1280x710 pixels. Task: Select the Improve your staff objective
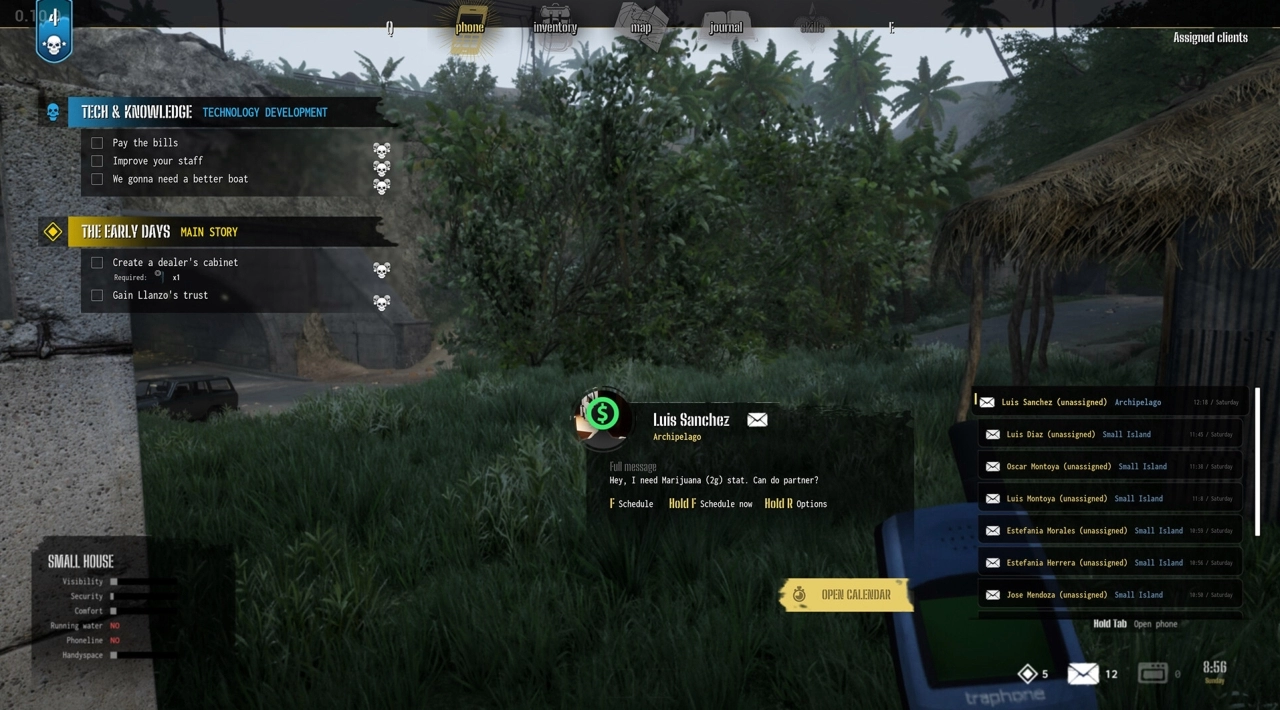click(x=158, y=161)
